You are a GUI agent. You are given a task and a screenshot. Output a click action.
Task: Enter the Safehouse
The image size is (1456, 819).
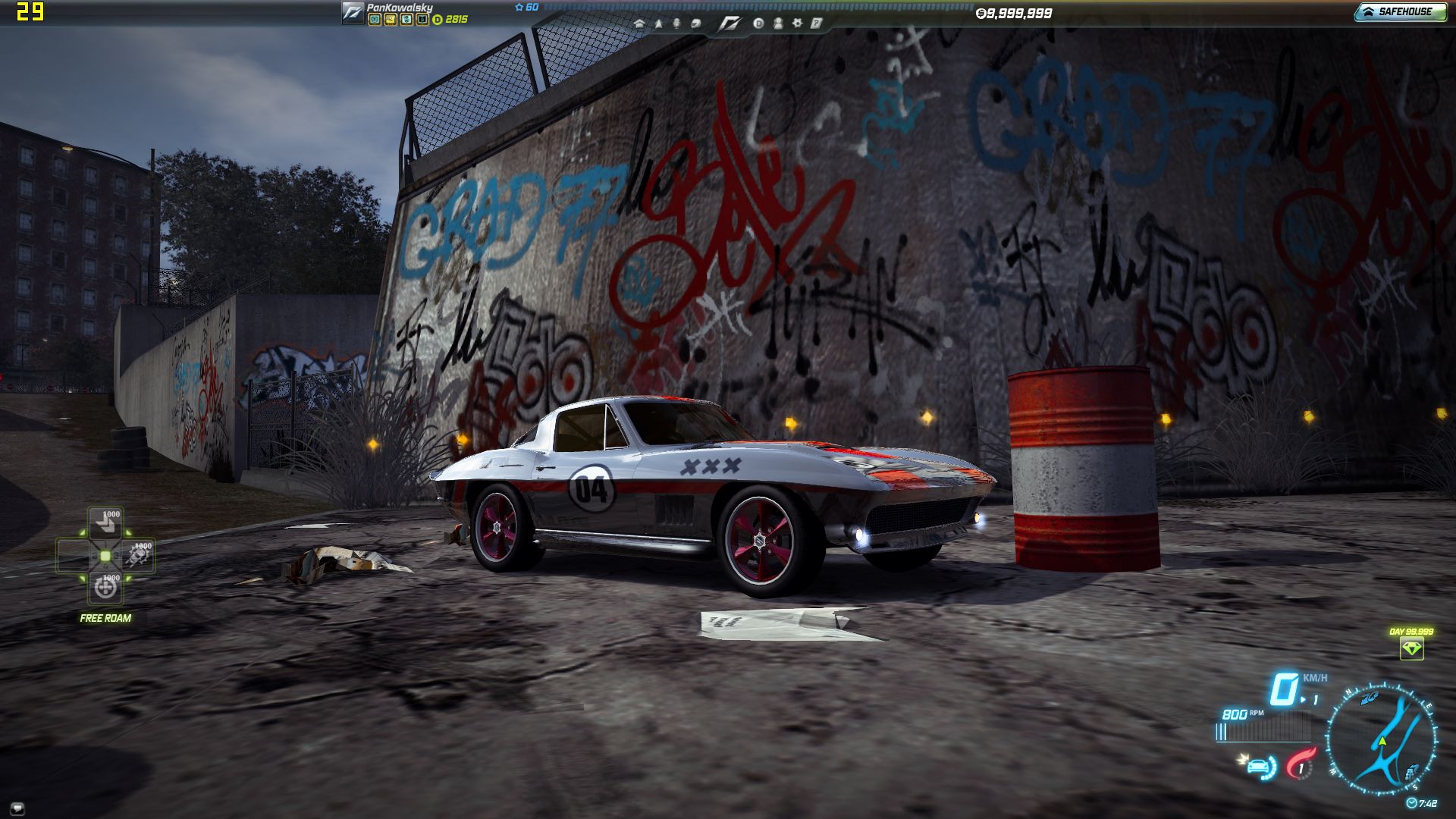tap(1400, 11)
